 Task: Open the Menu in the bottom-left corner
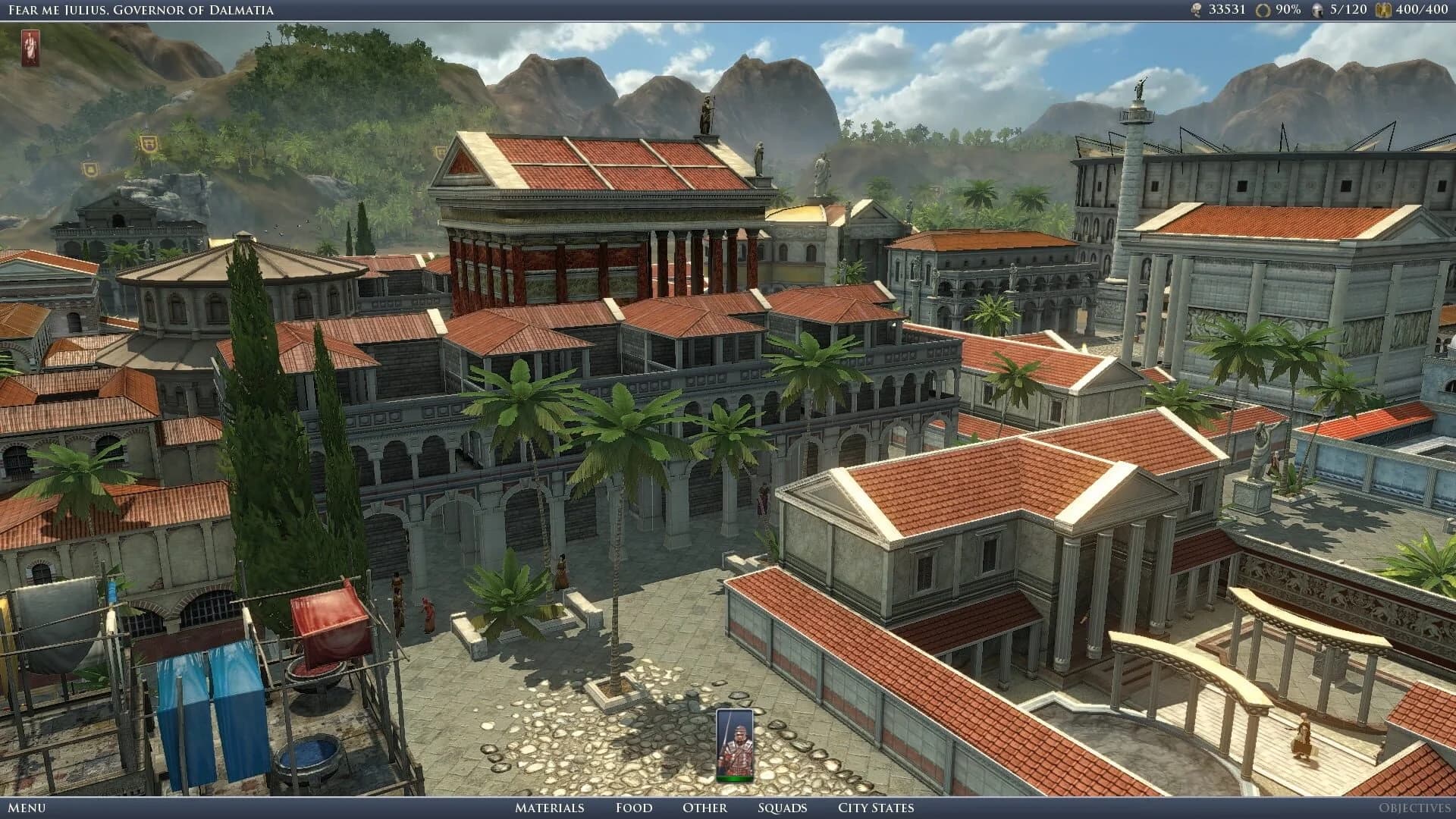pos(28,808)
